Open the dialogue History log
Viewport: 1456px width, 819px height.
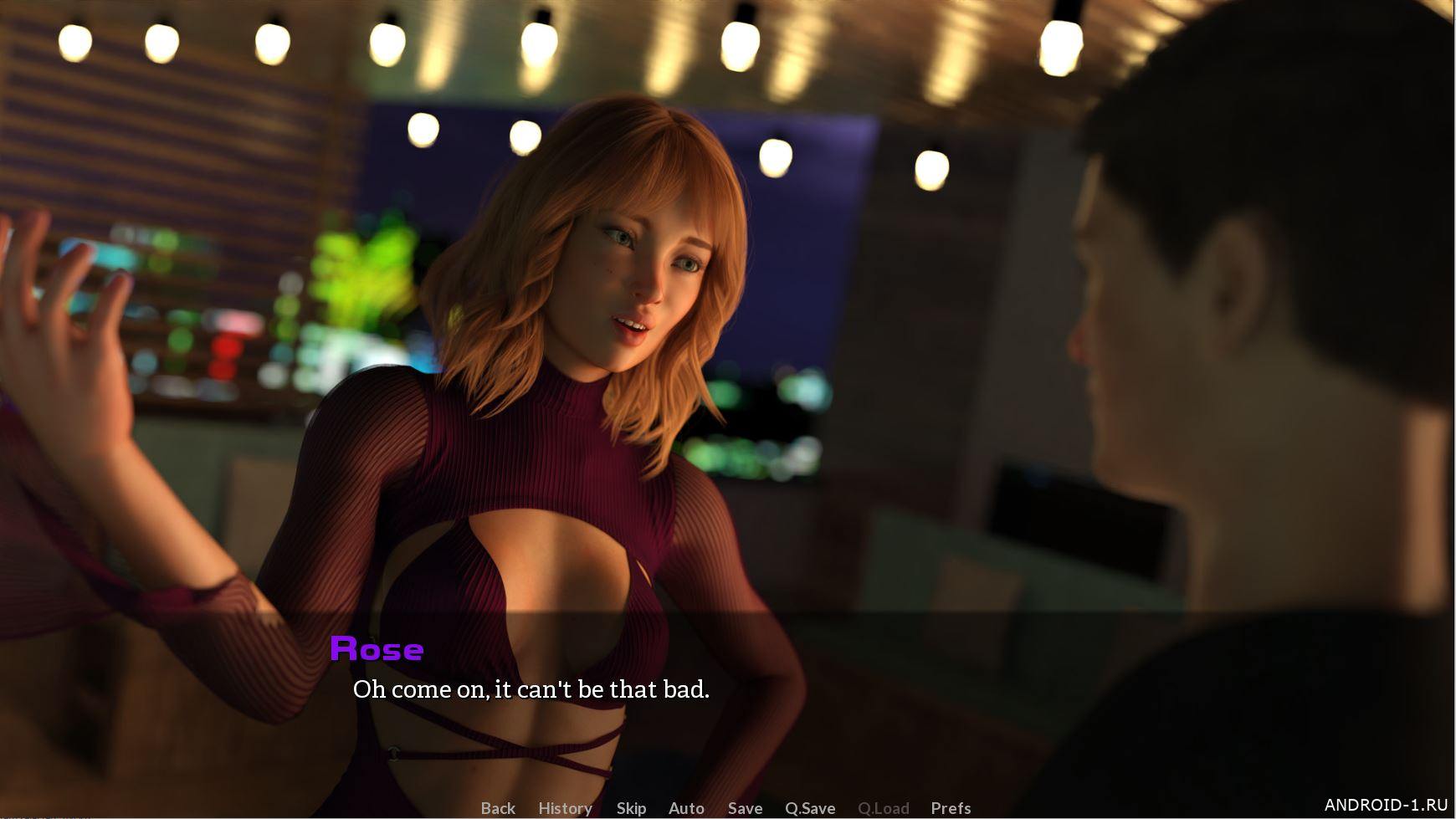(x=565, y=808)
